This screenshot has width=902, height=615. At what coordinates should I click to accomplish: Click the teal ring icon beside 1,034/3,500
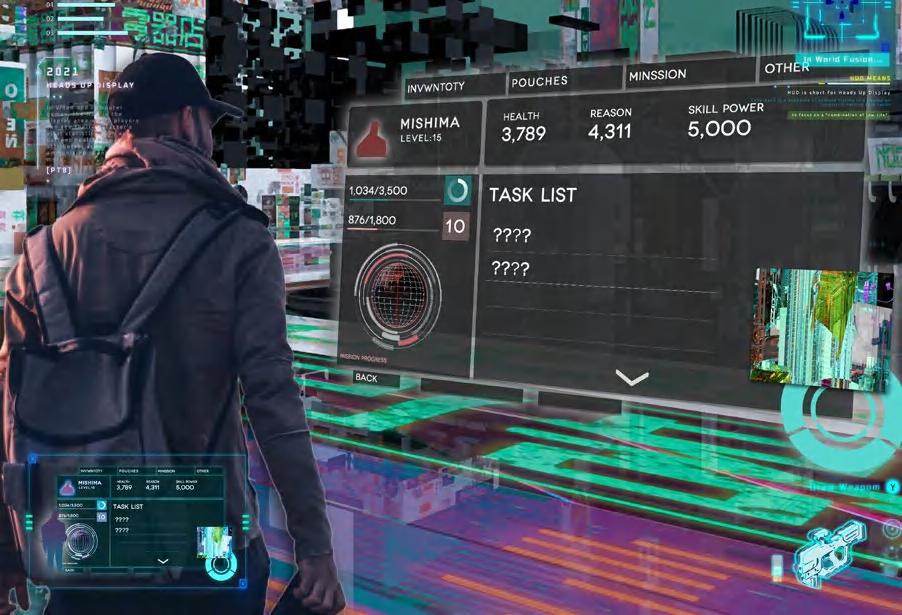pyautogui.click(x=457, y=191)
